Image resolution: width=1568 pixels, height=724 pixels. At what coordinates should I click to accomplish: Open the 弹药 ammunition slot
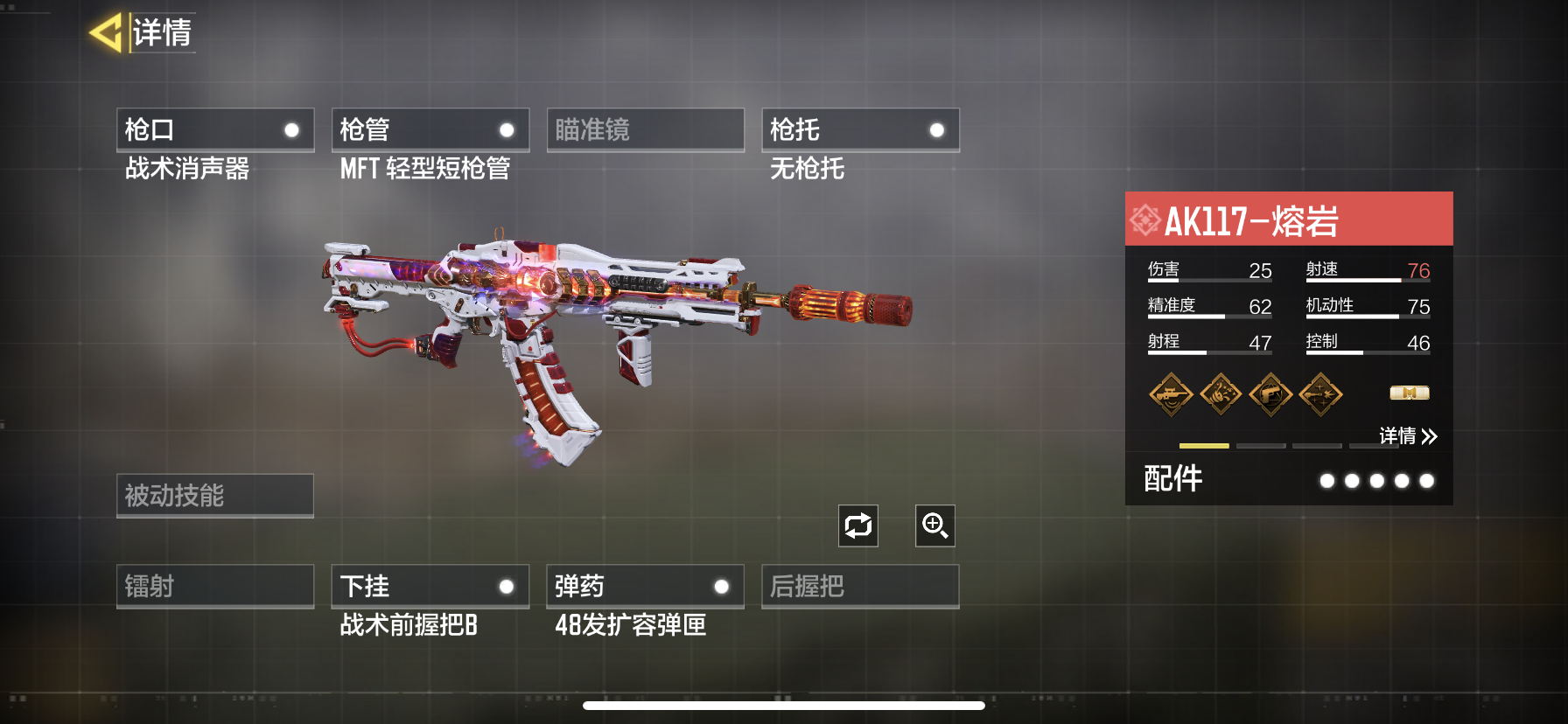coord(645,586)
